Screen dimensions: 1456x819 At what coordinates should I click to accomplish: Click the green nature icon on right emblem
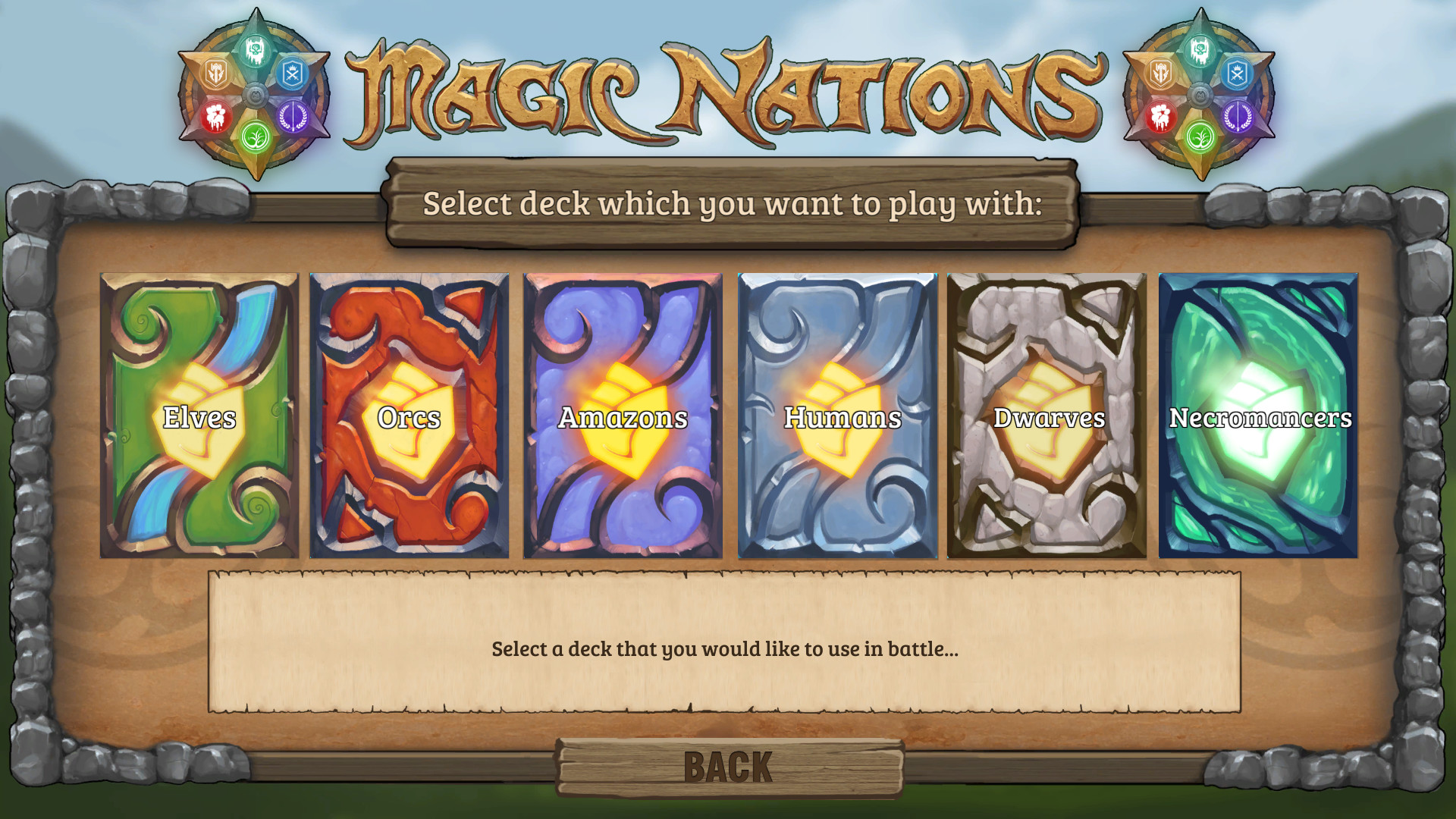[x=1199, y=136]
